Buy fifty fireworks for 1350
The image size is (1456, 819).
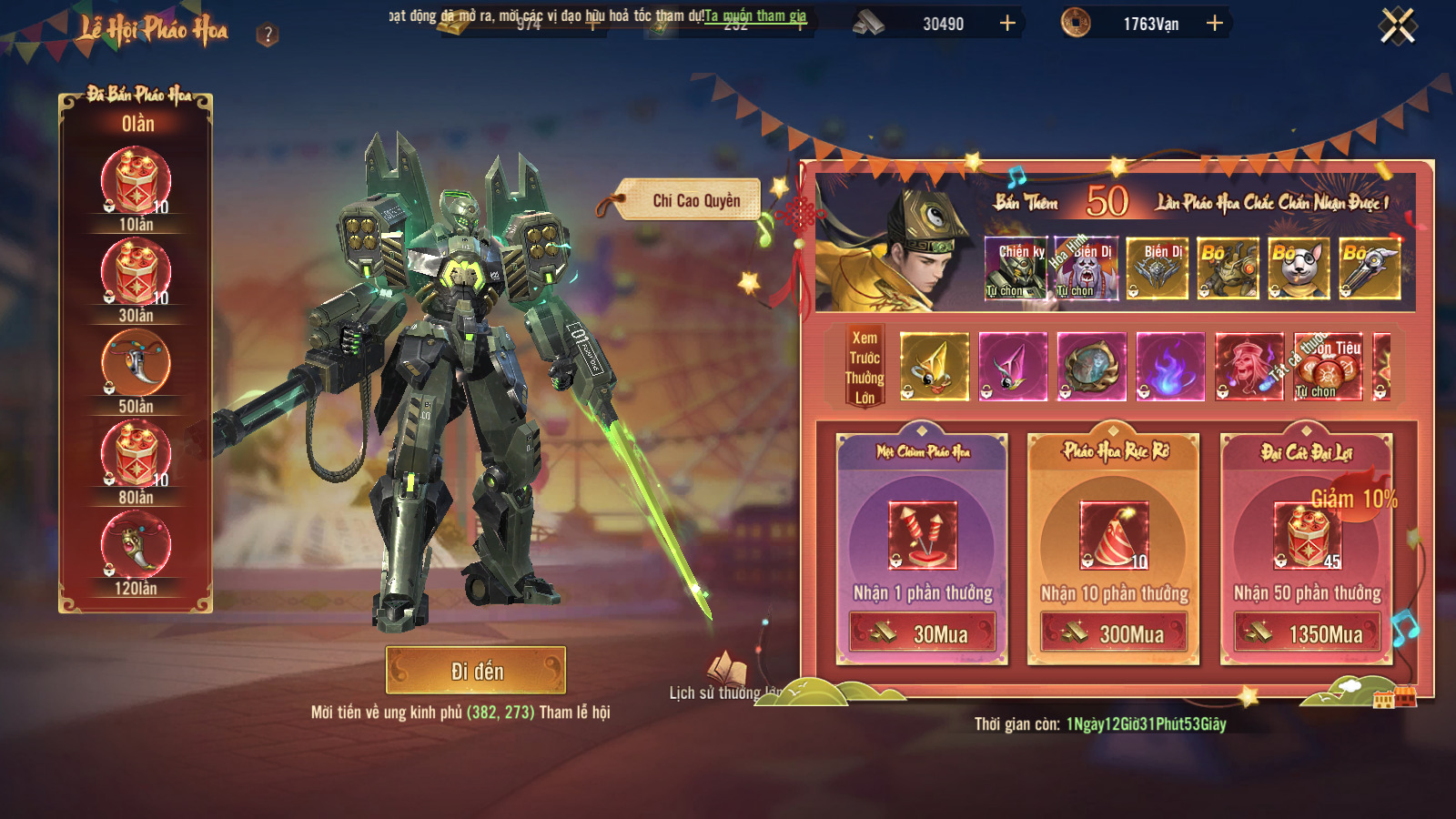click(x=1307, y=632)
